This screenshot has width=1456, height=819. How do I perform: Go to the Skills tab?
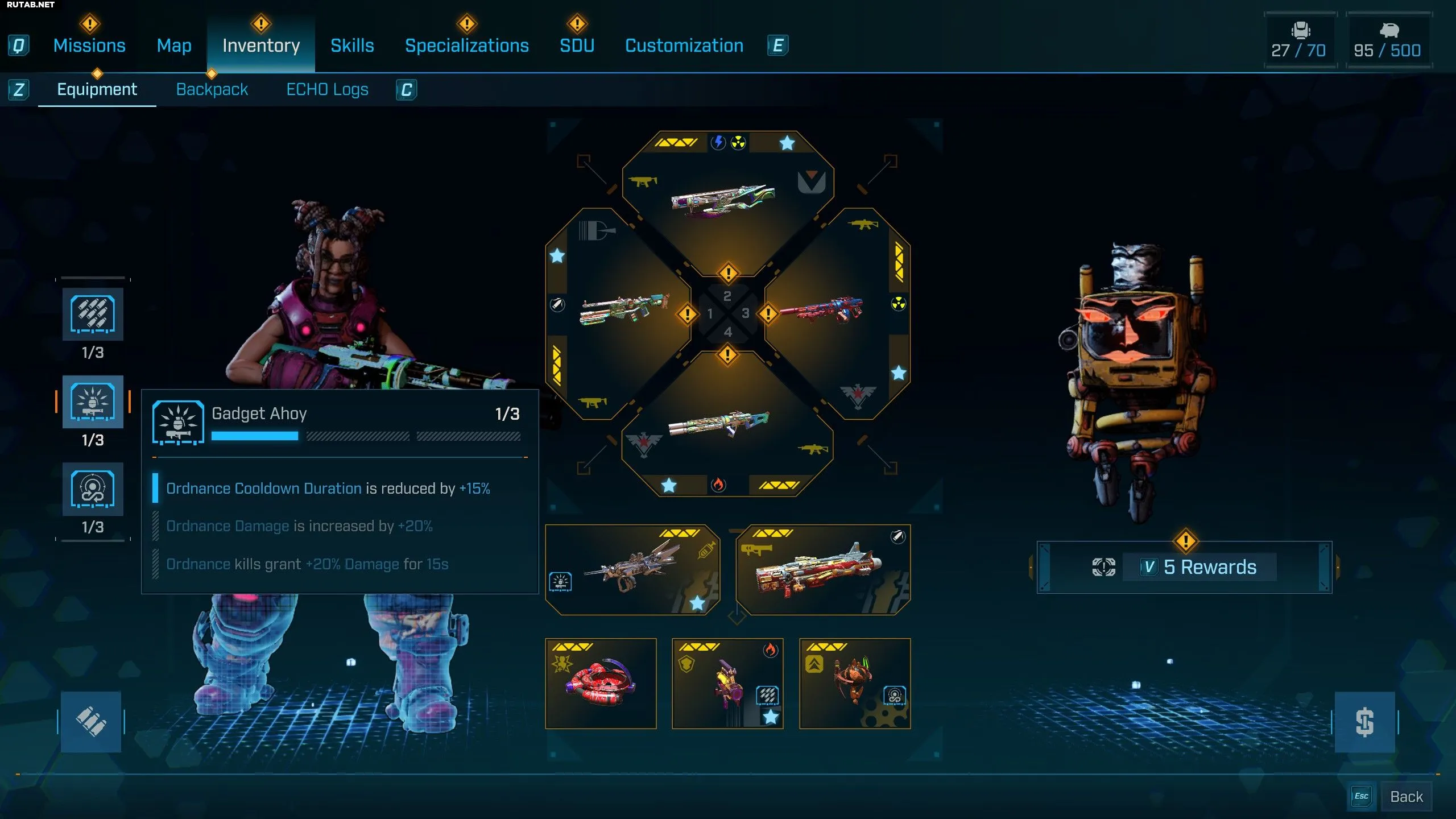point(352,45)
